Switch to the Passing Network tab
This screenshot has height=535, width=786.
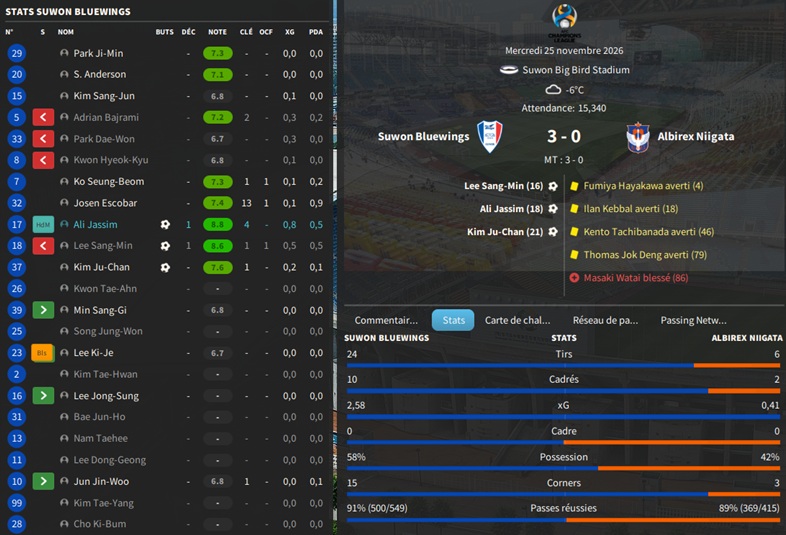pyautogui.click(x=693, y=320)
